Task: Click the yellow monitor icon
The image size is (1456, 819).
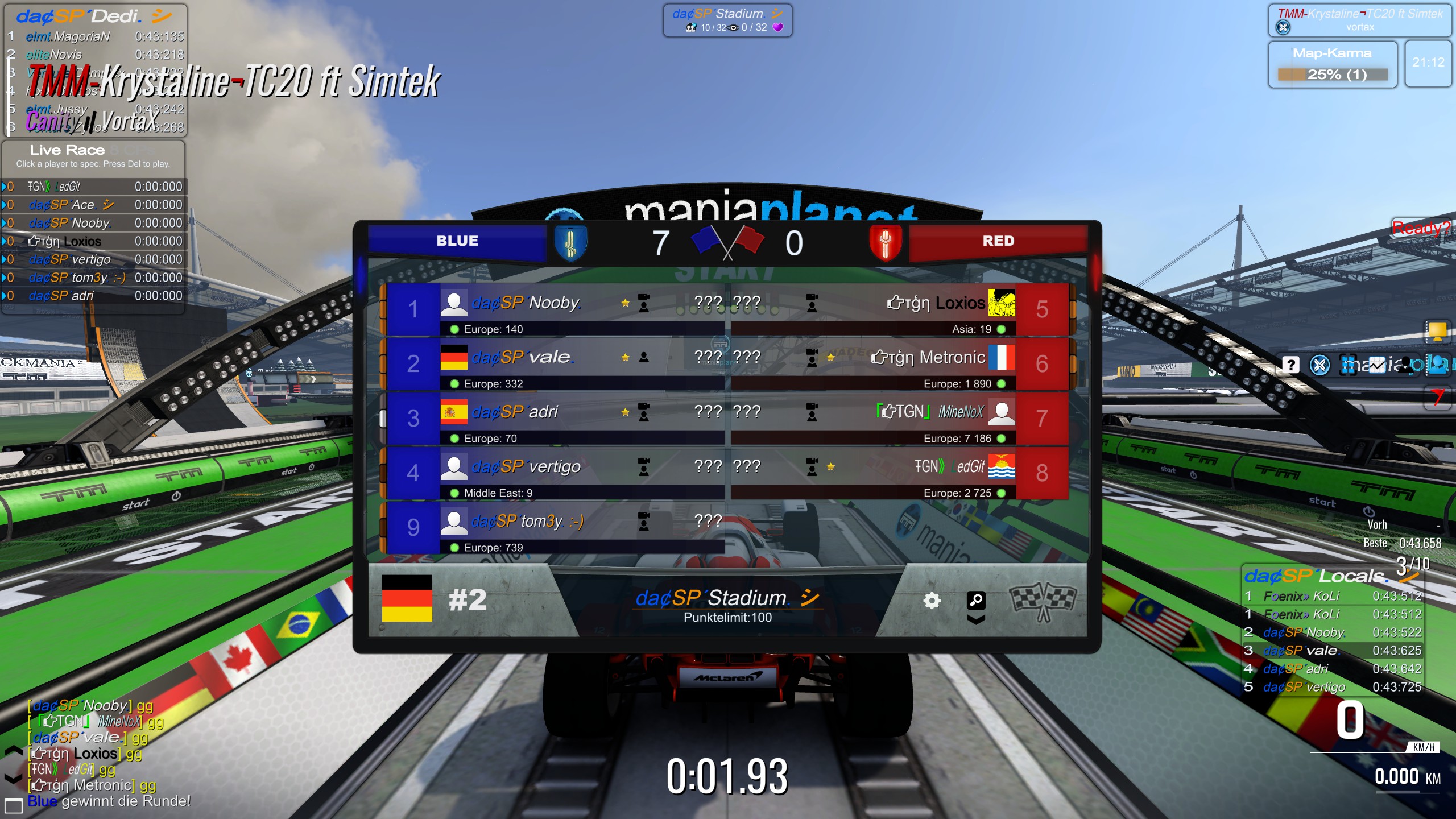Action: click(x=1437, y=330)
